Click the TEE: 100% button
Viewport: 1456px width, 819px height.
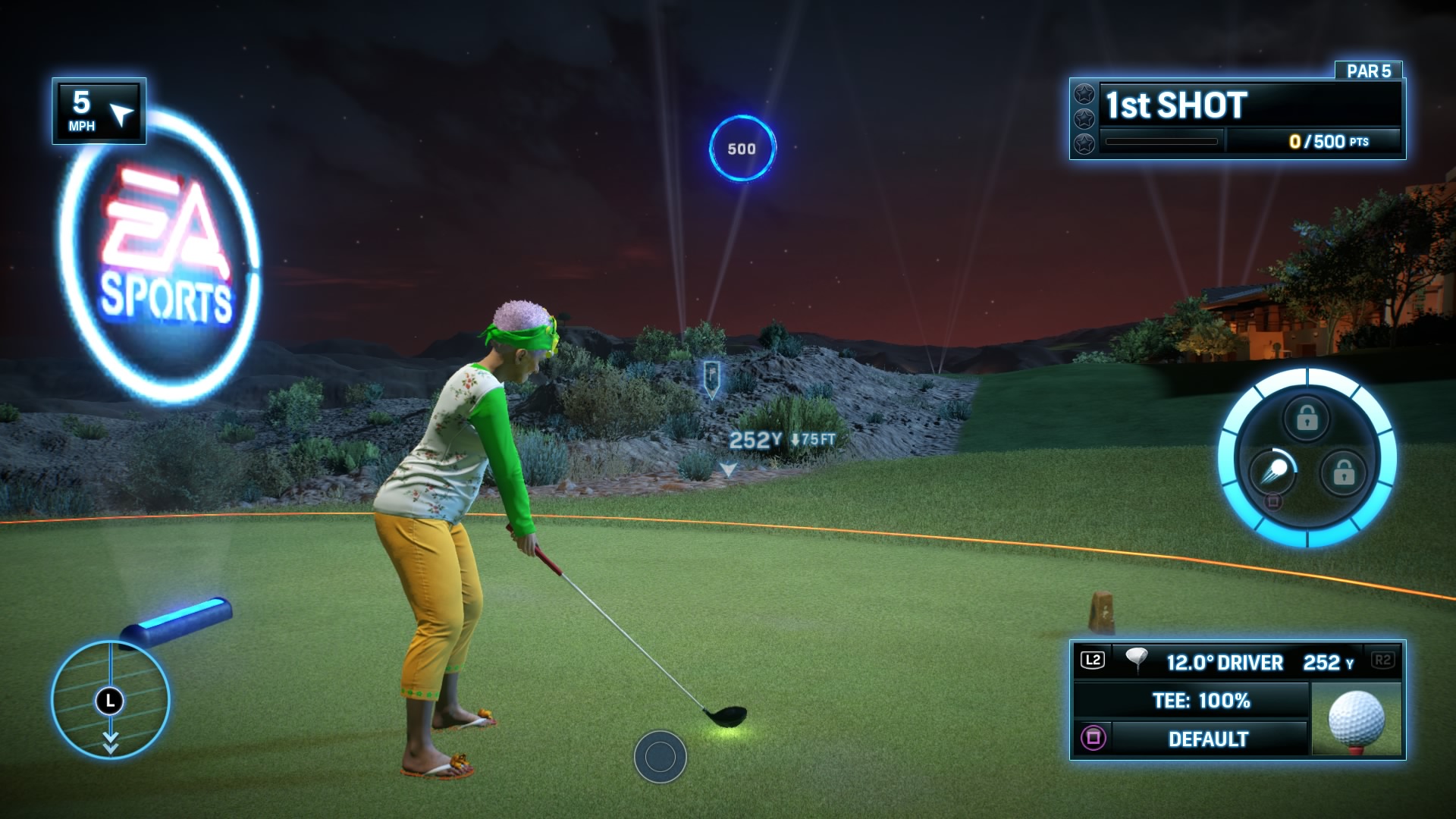click(1204, 701)
